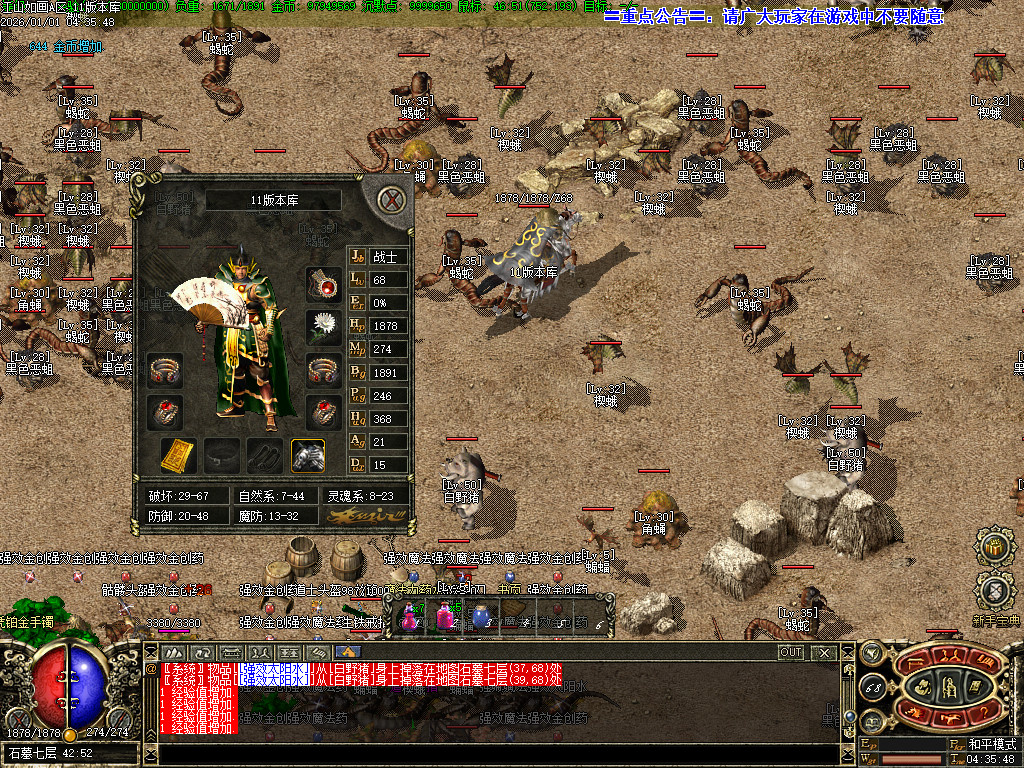The height and width of the screenshot is (768, 1024).
Task: Choose the left bracelet equipment slot
Action: tap(165, 370)
